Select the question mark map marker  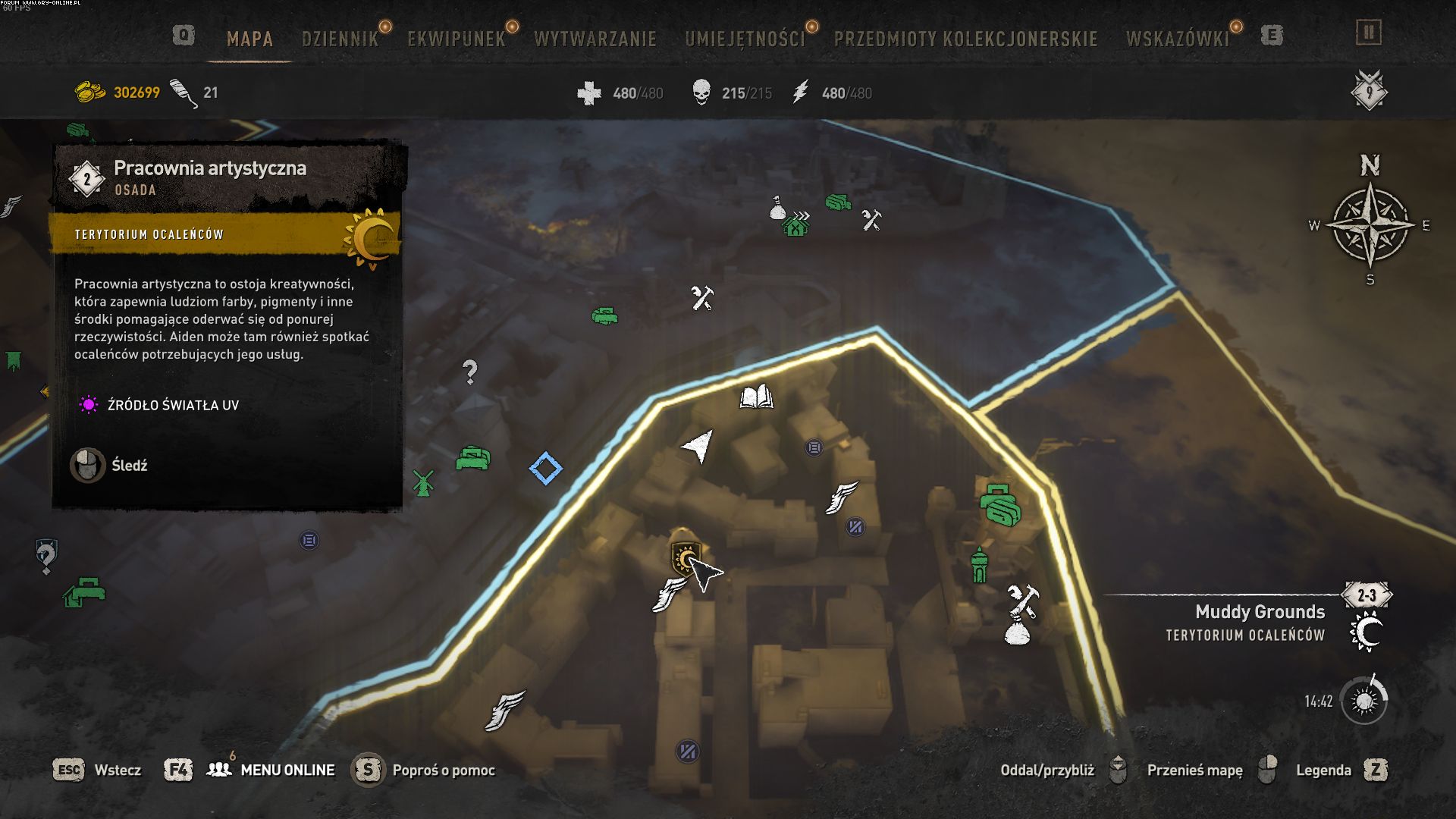point(470,372)
